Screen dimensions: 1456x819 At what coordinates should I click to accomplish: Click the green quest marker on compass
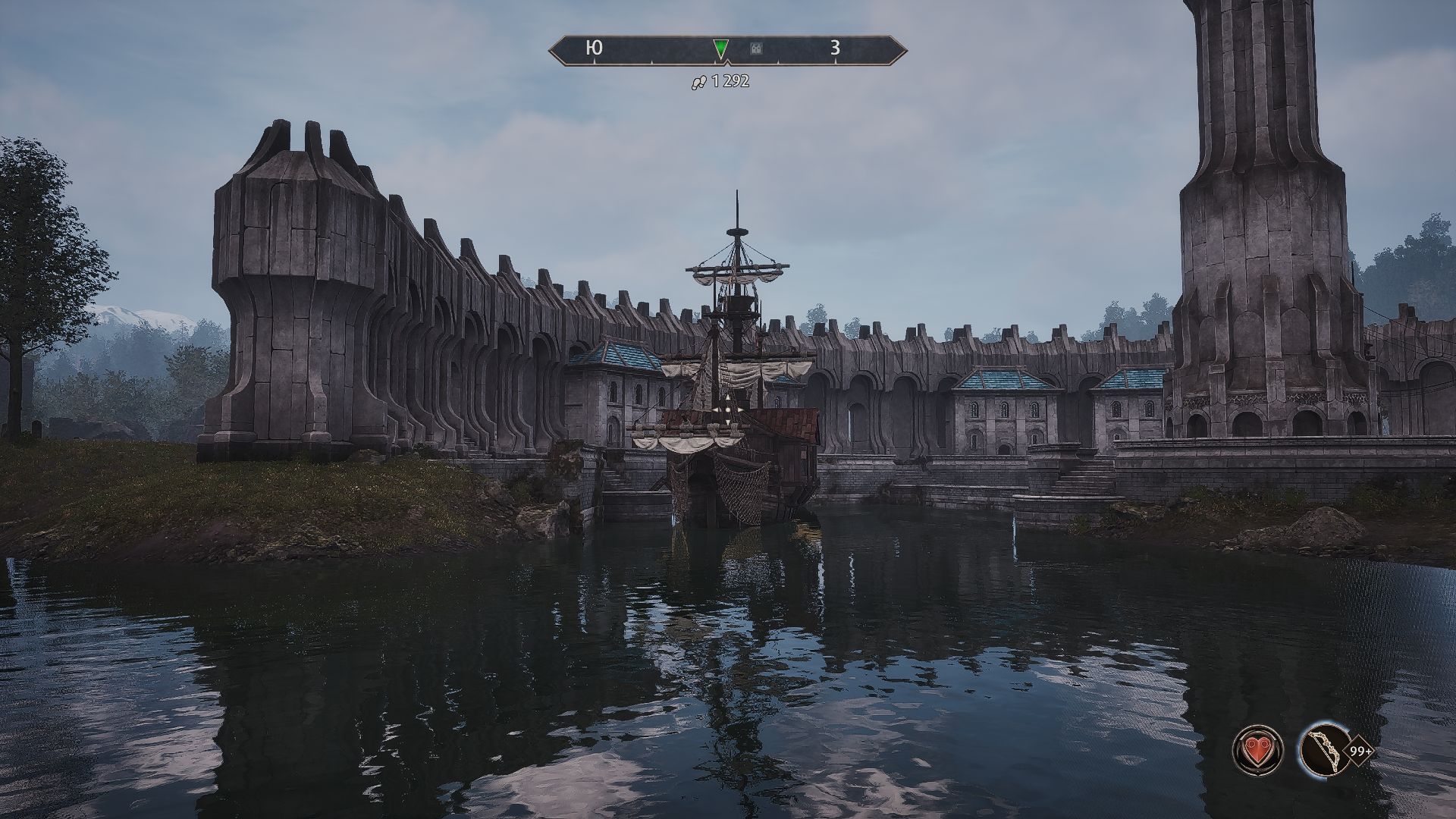coord(720,49)
